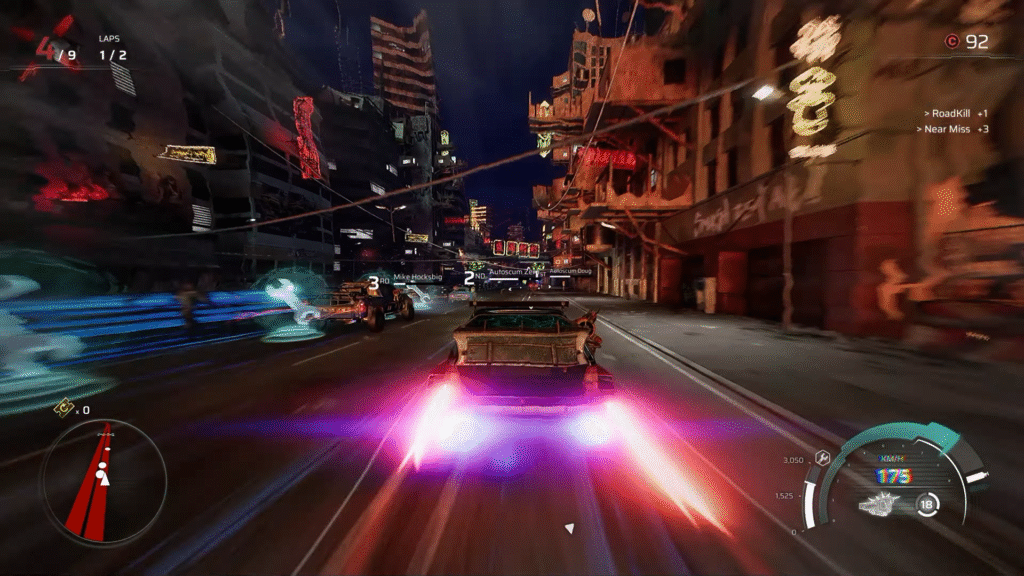
Task: Select the circular ammo ring showing 18
Action: (x=927, y=503)
